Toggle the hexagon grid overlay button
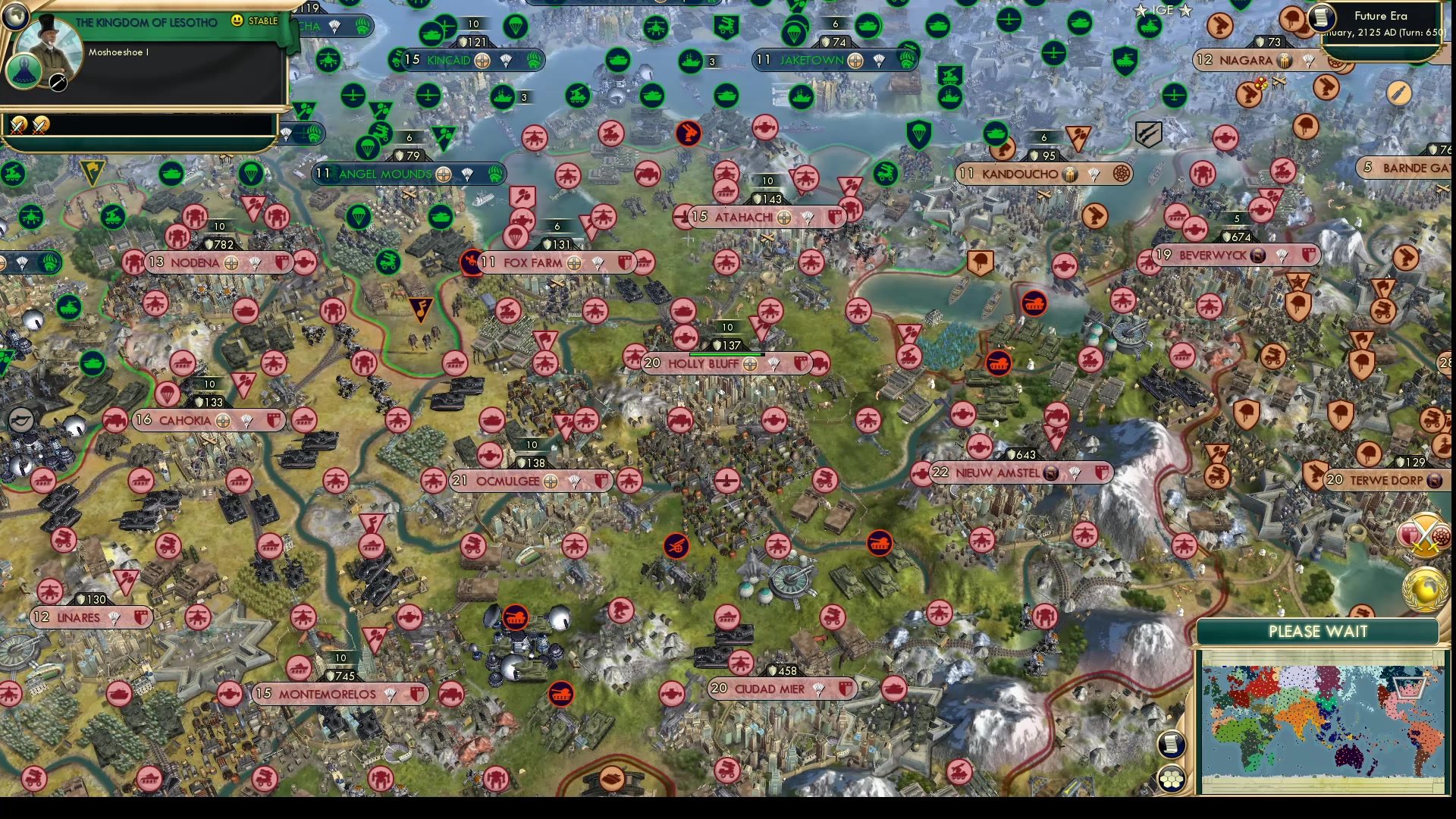Viewport: 1456px width, 819px height. 1171,777
